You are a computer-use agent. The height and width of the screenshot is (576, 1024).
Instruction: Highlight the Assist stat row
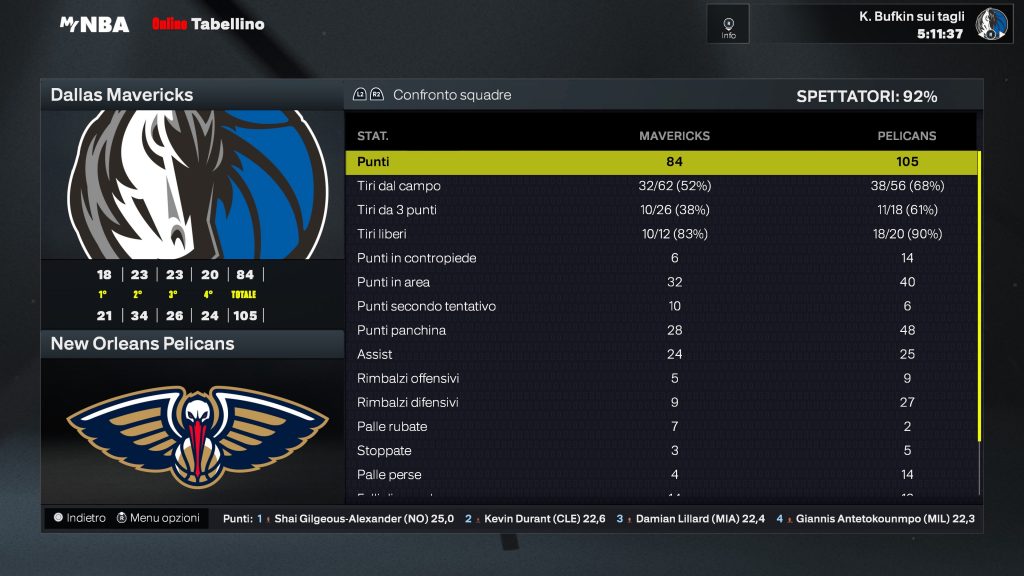[x=661, y=354]
